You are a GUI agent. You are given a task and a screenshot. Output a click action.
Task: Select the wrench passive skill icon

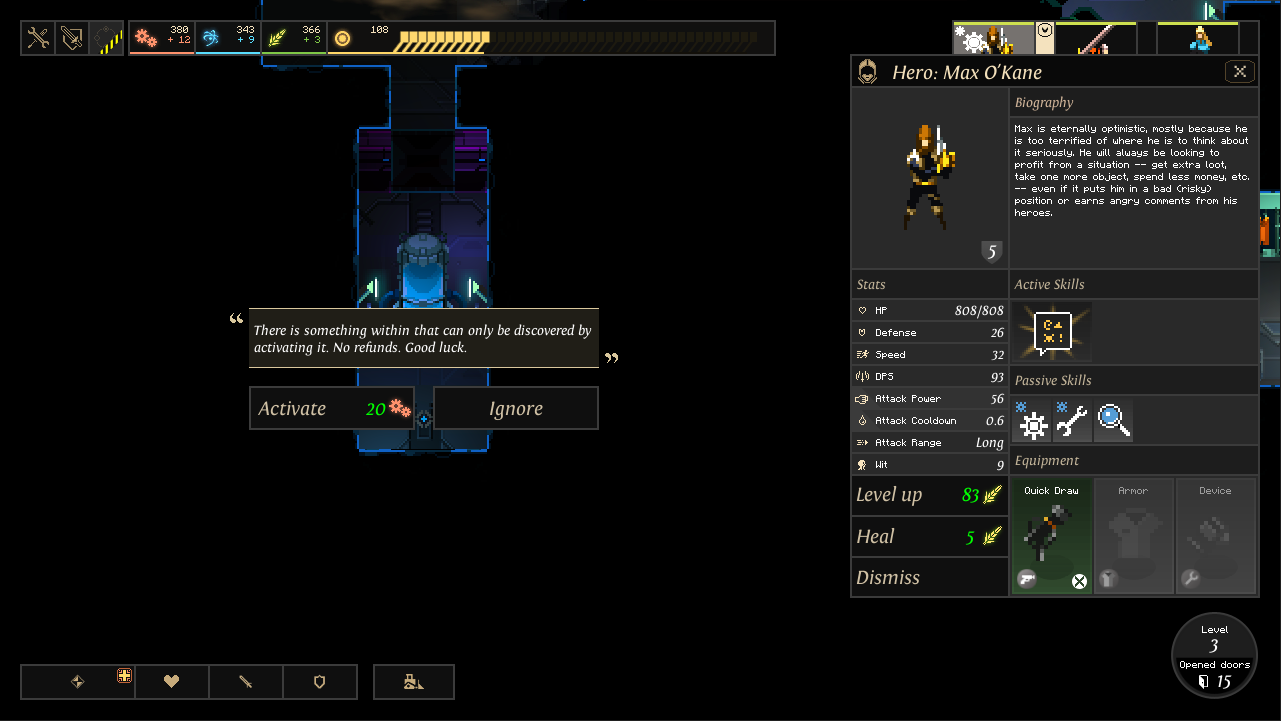click(x=1072, y=422)
